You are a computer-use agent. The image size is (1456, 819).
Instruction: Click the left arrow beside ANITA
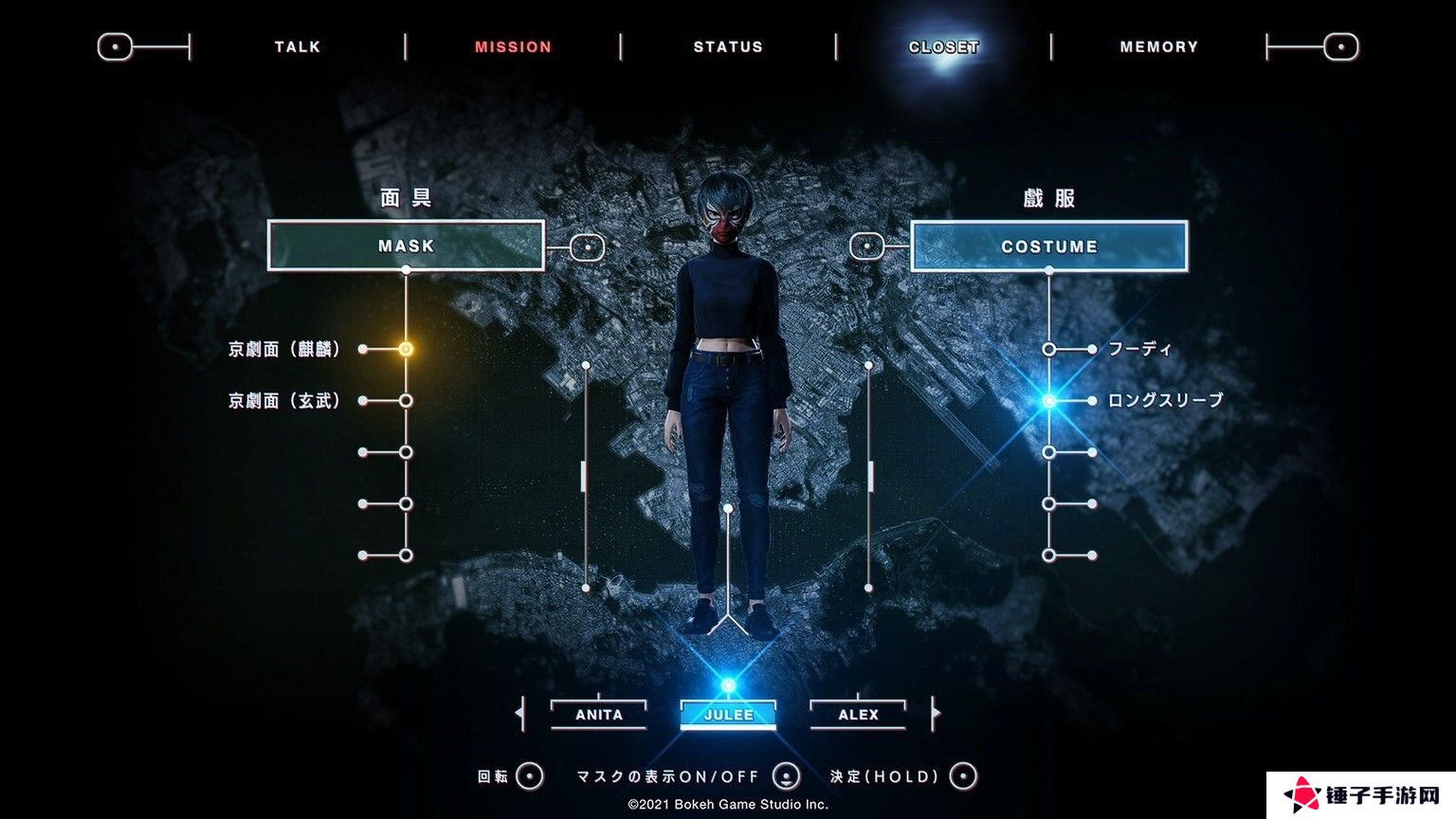(x=519, y=713)
